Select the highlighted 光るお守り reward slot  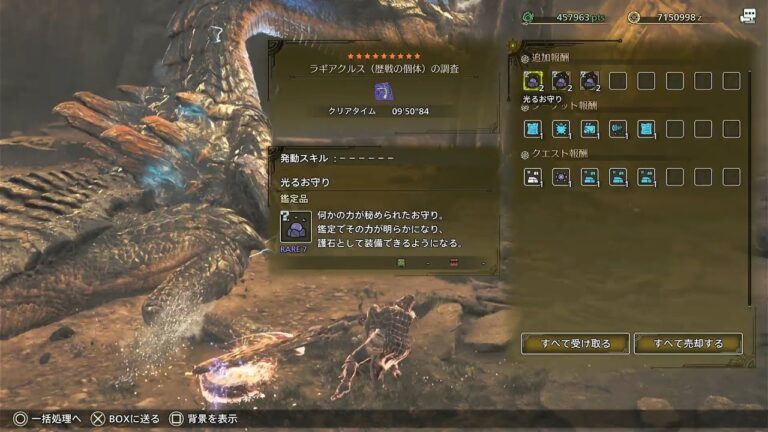533,81
